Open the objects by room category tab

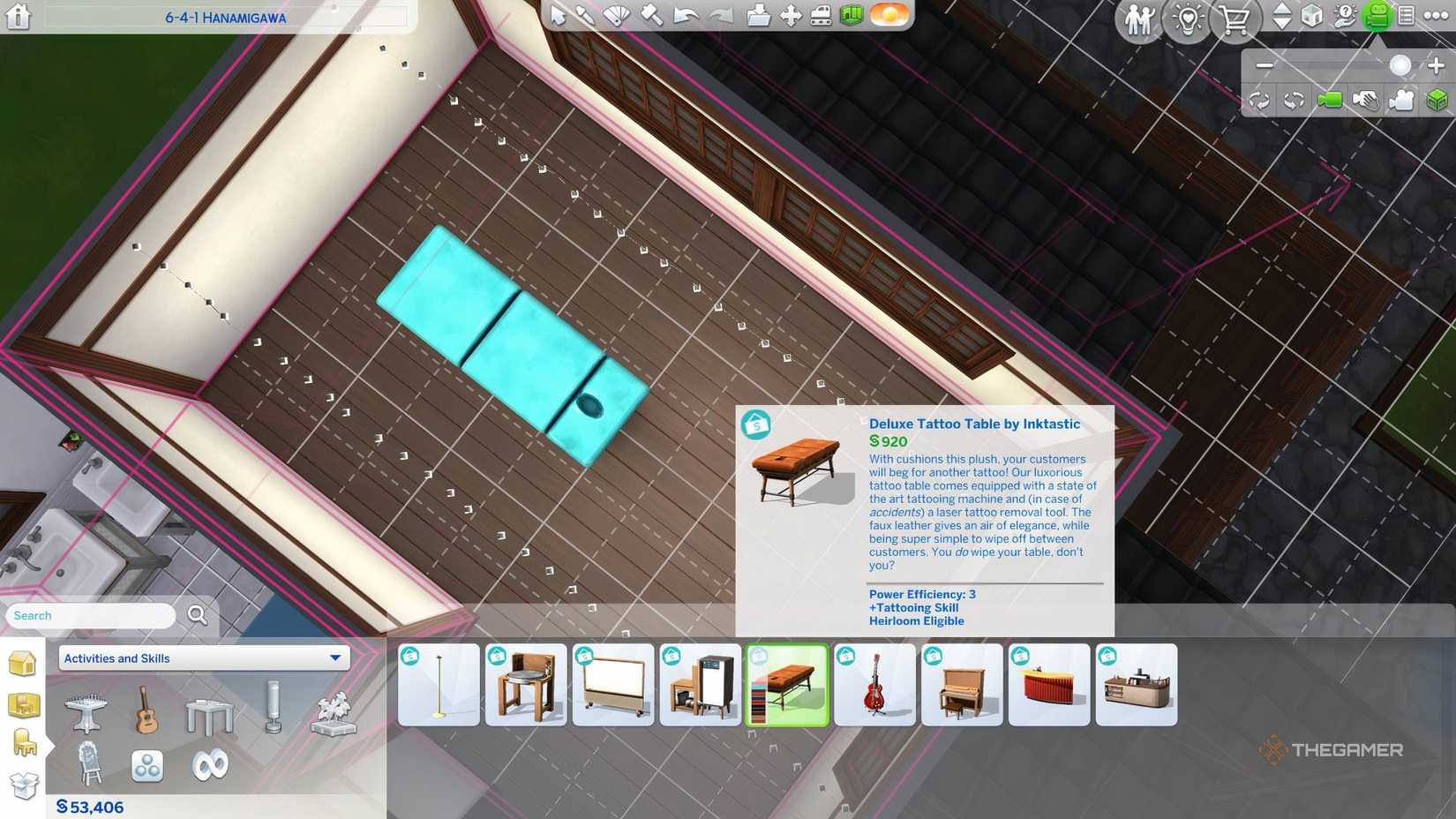coord(24,704)
